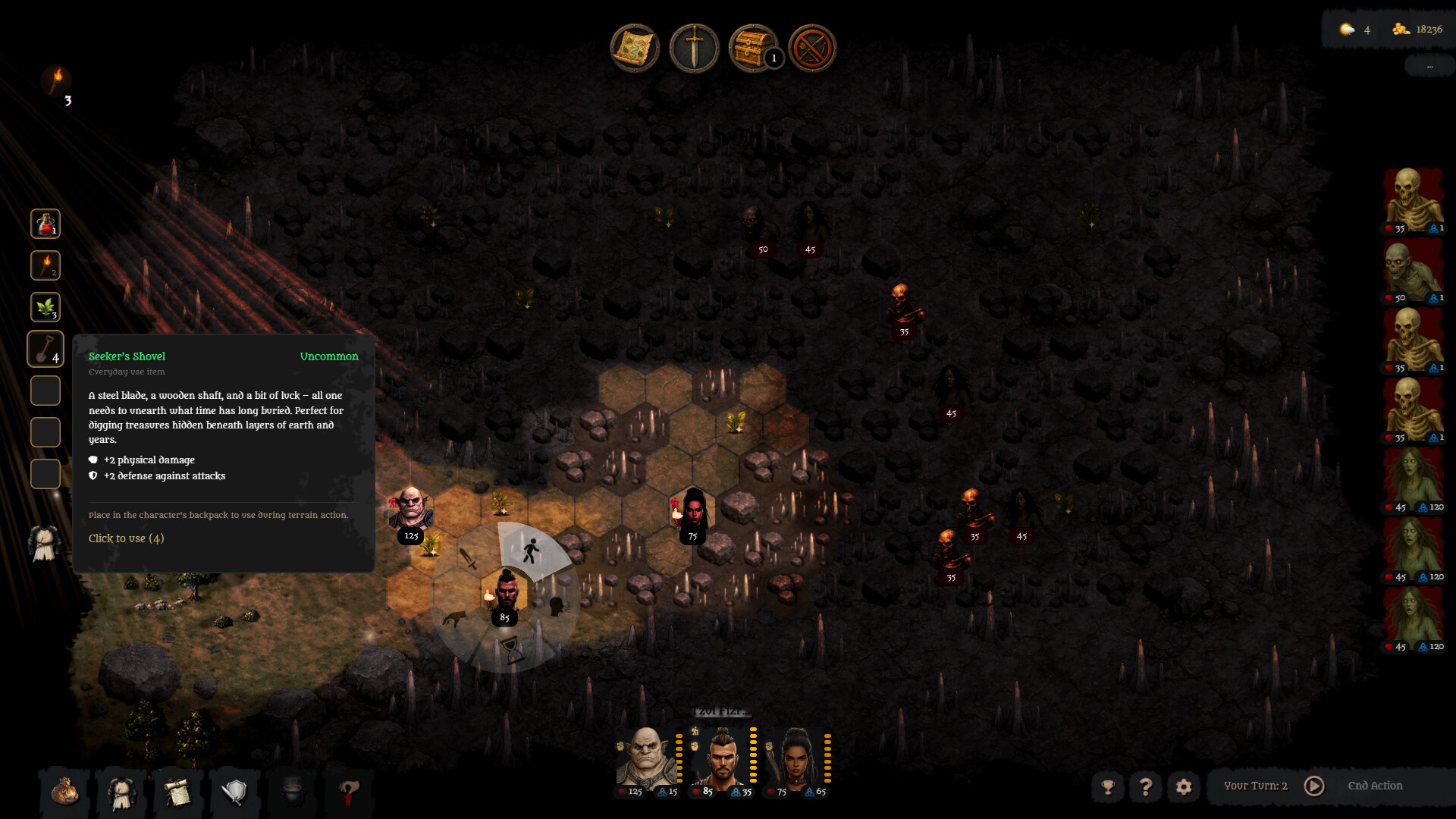
Task: Open the loot bag inventory
Action: (65, 792)
